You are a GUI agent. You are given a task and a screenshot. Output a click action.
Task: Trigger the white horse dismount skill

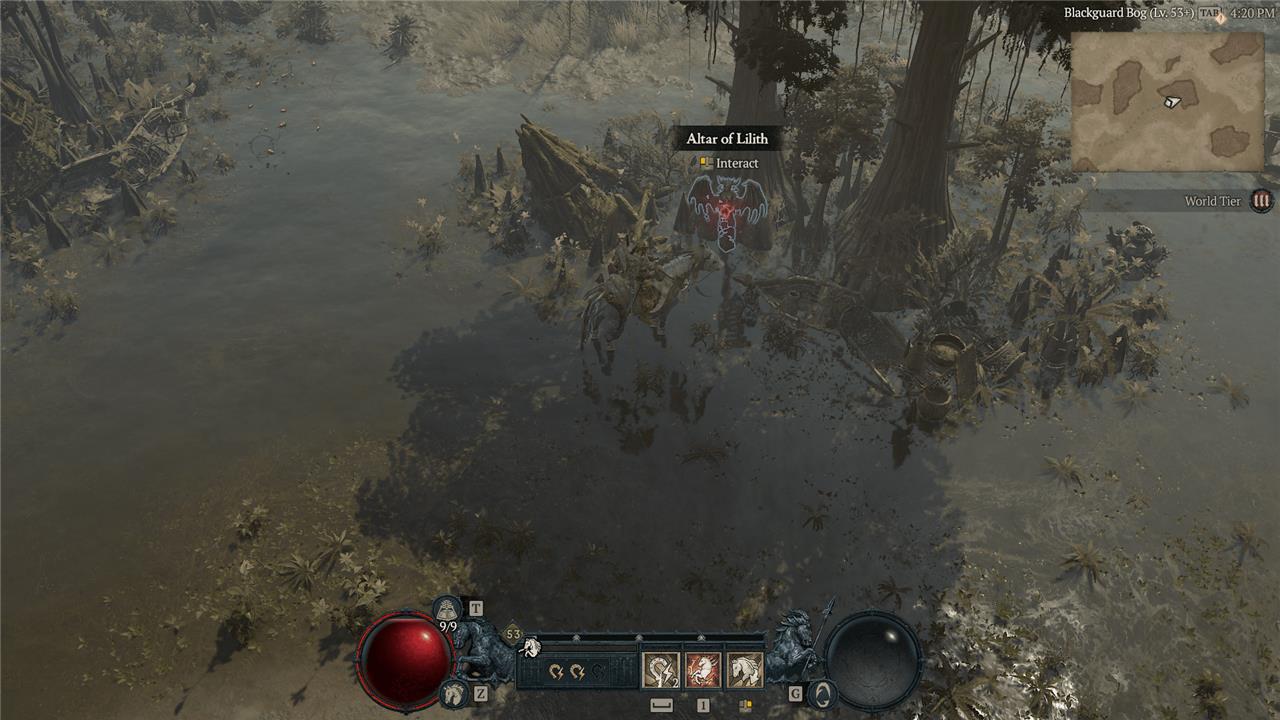tap(745, 670)
